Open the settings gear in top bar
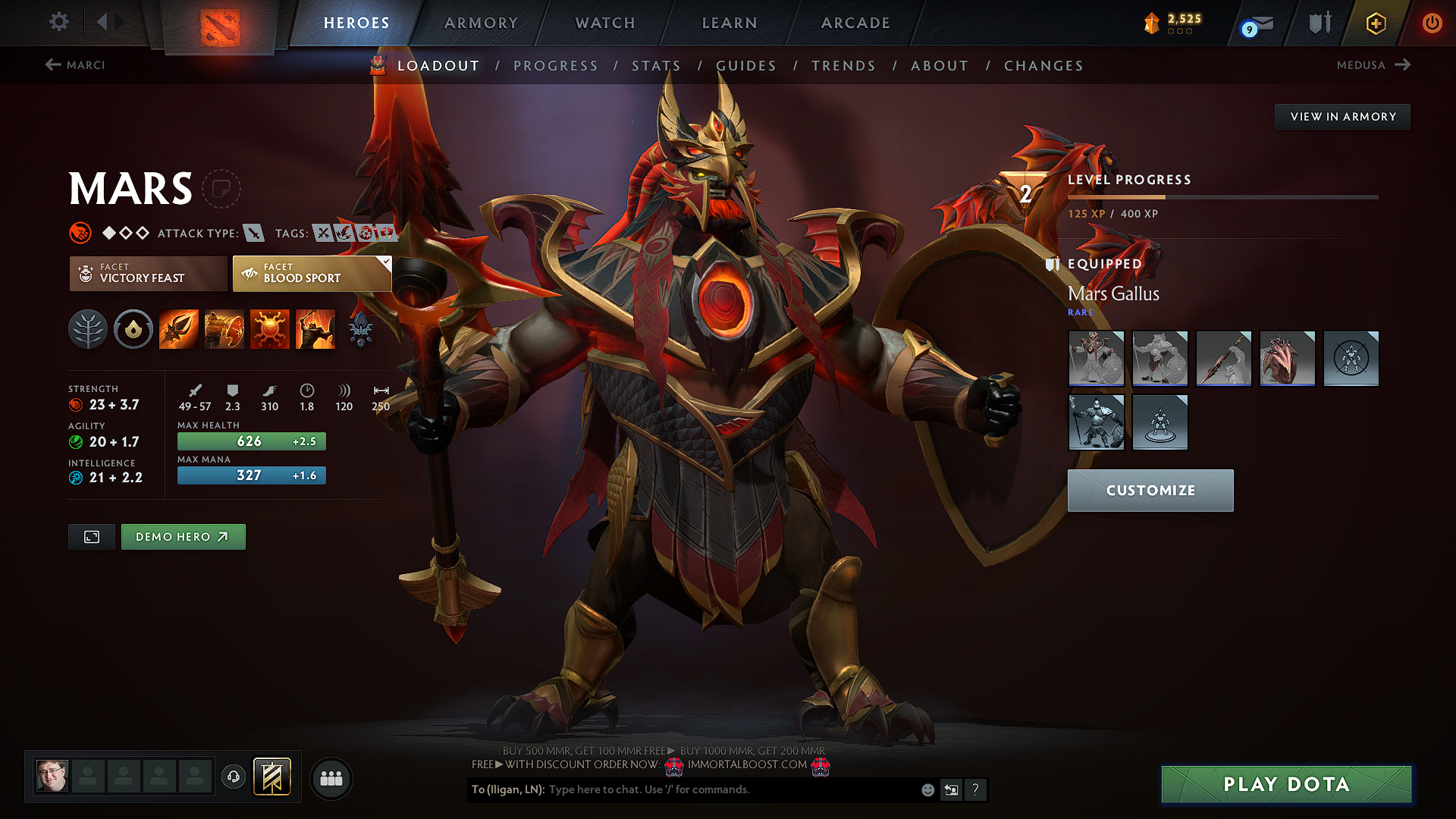 coord(58,22)
